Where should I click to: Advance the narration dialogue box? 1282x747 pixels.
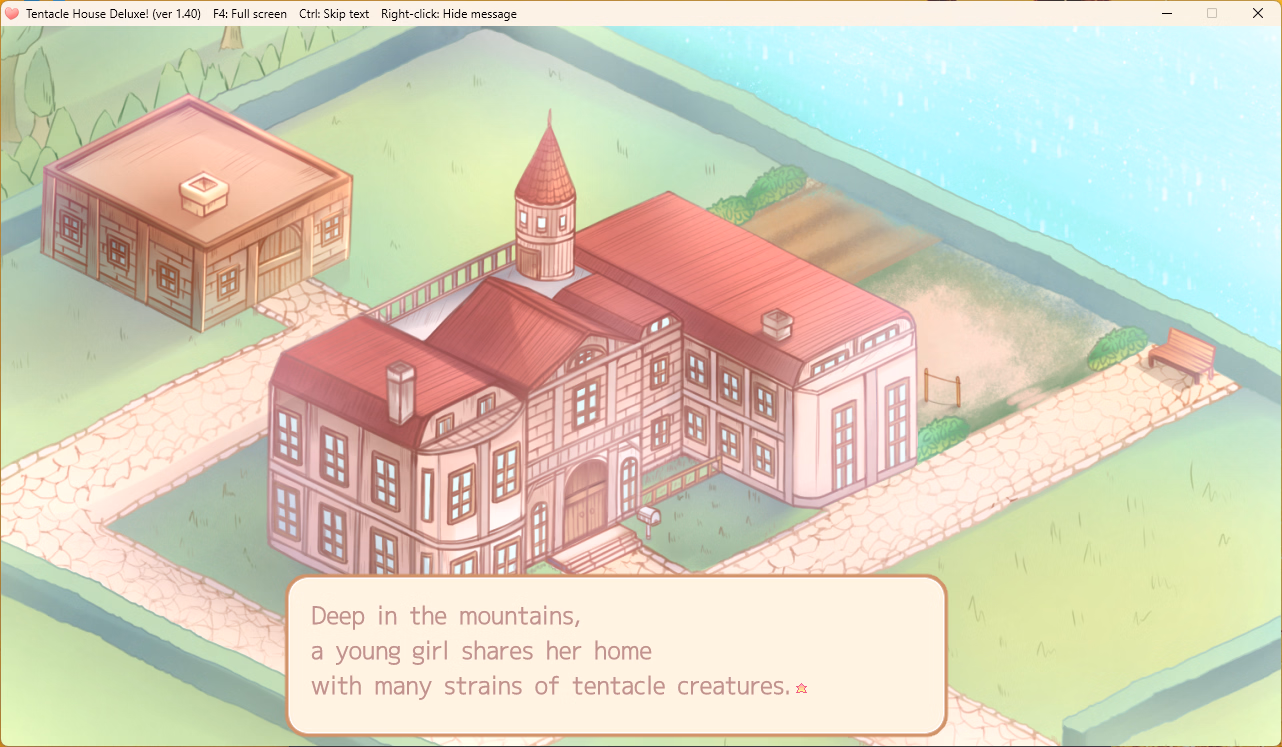coord(616,654)
